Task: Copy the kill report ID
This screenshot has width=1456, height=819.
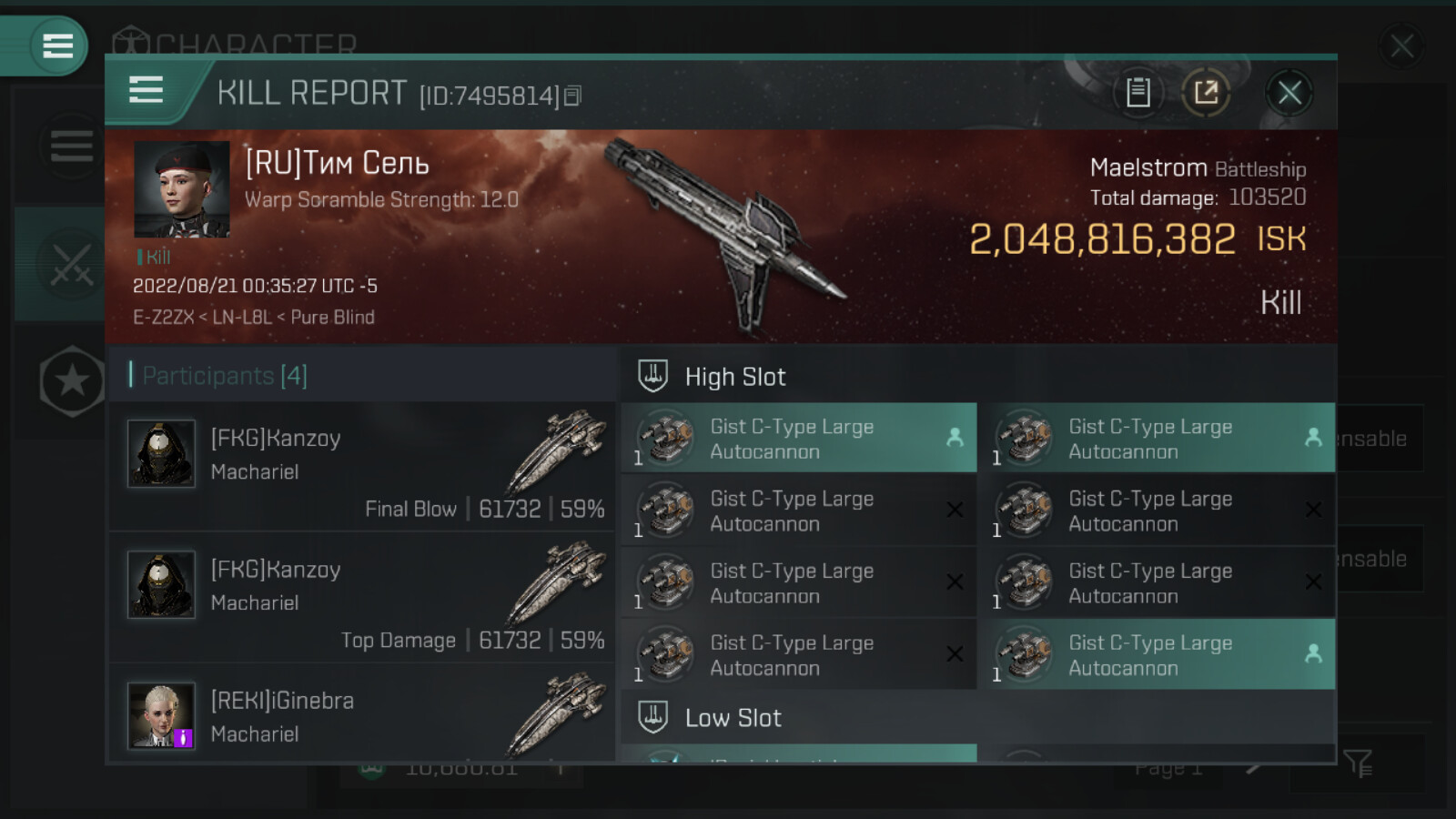Action: [572, 96]
